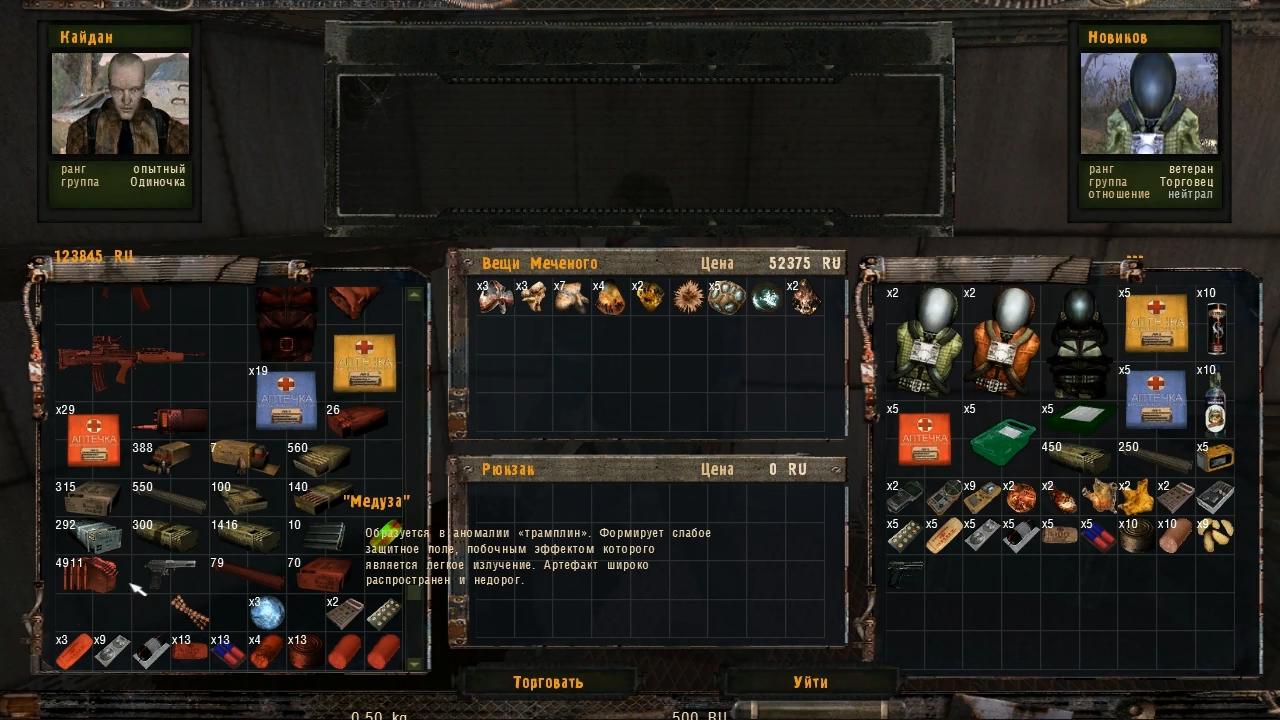1280x720 pixels.
Task: Choose the pistol in the player's inventory
Action: click(x=169, y=574)
